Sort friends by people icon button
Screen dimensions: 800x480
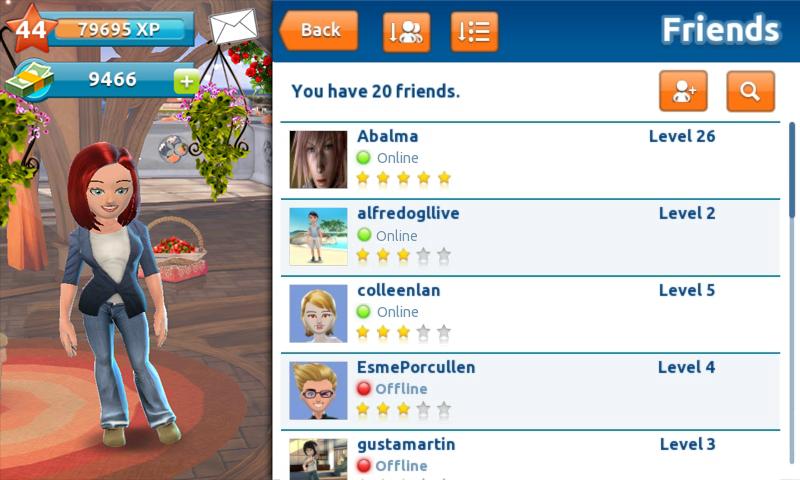(x=407, y=31)
